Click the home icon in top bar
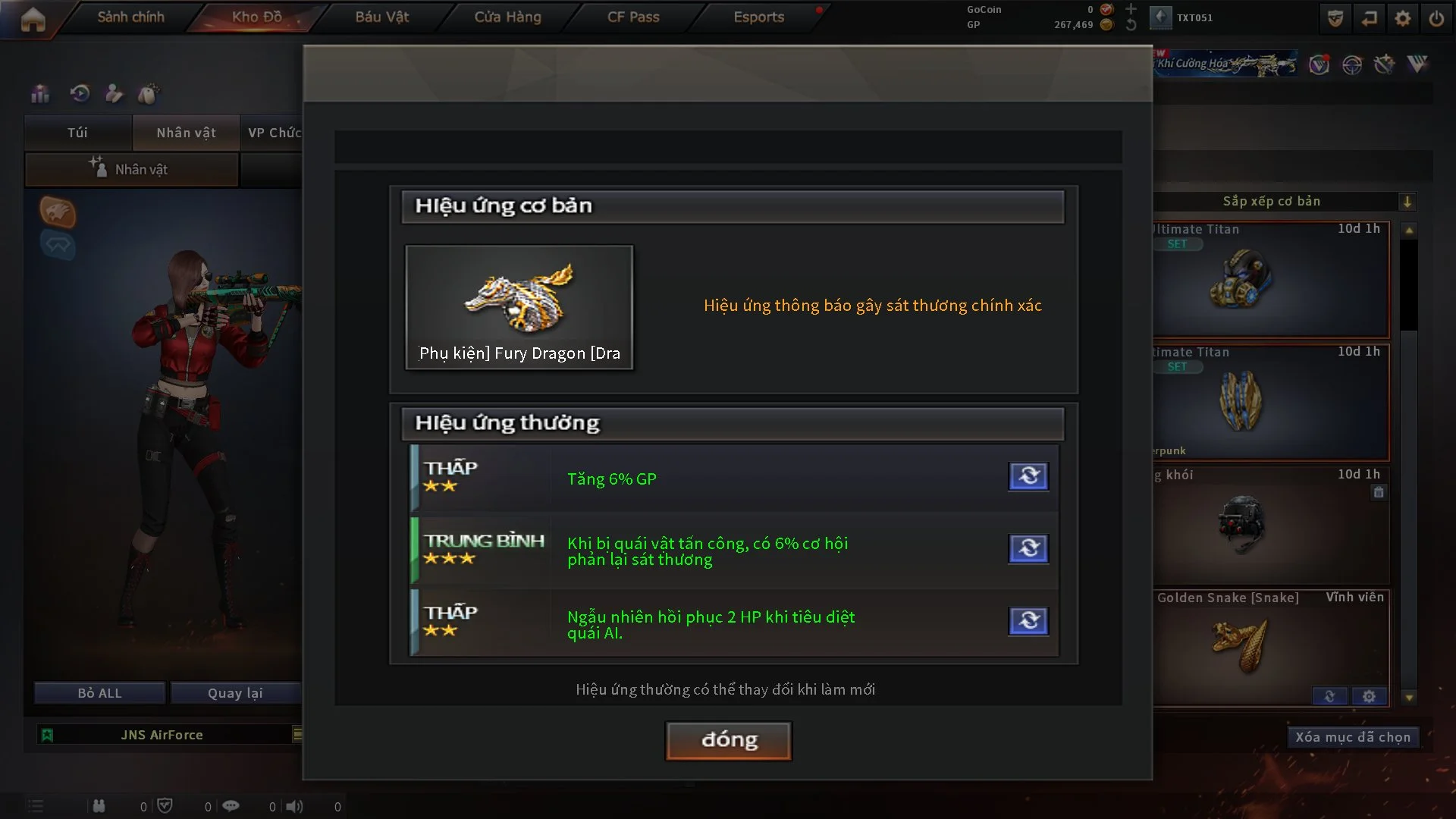The height and width of the screenshot is (819, 1456). pyautogui.click(x=33, y=19)
